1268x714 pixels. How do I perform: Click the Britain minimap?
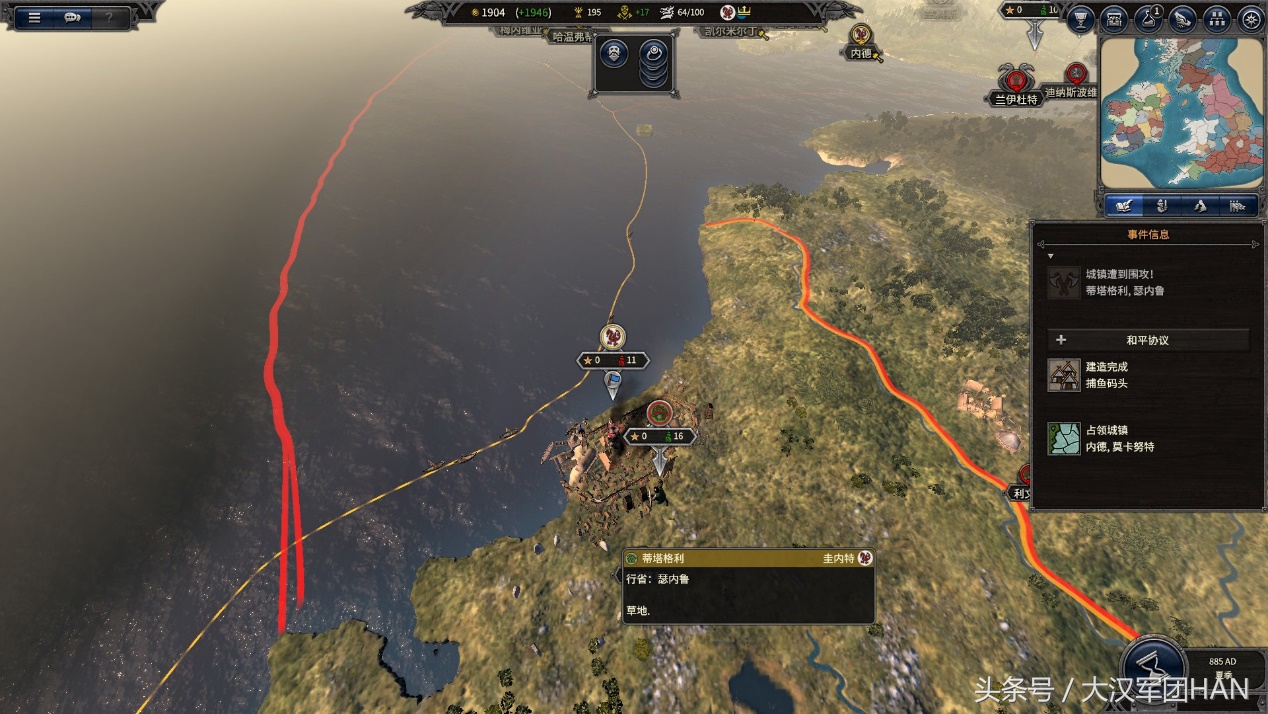point(1179,112)
